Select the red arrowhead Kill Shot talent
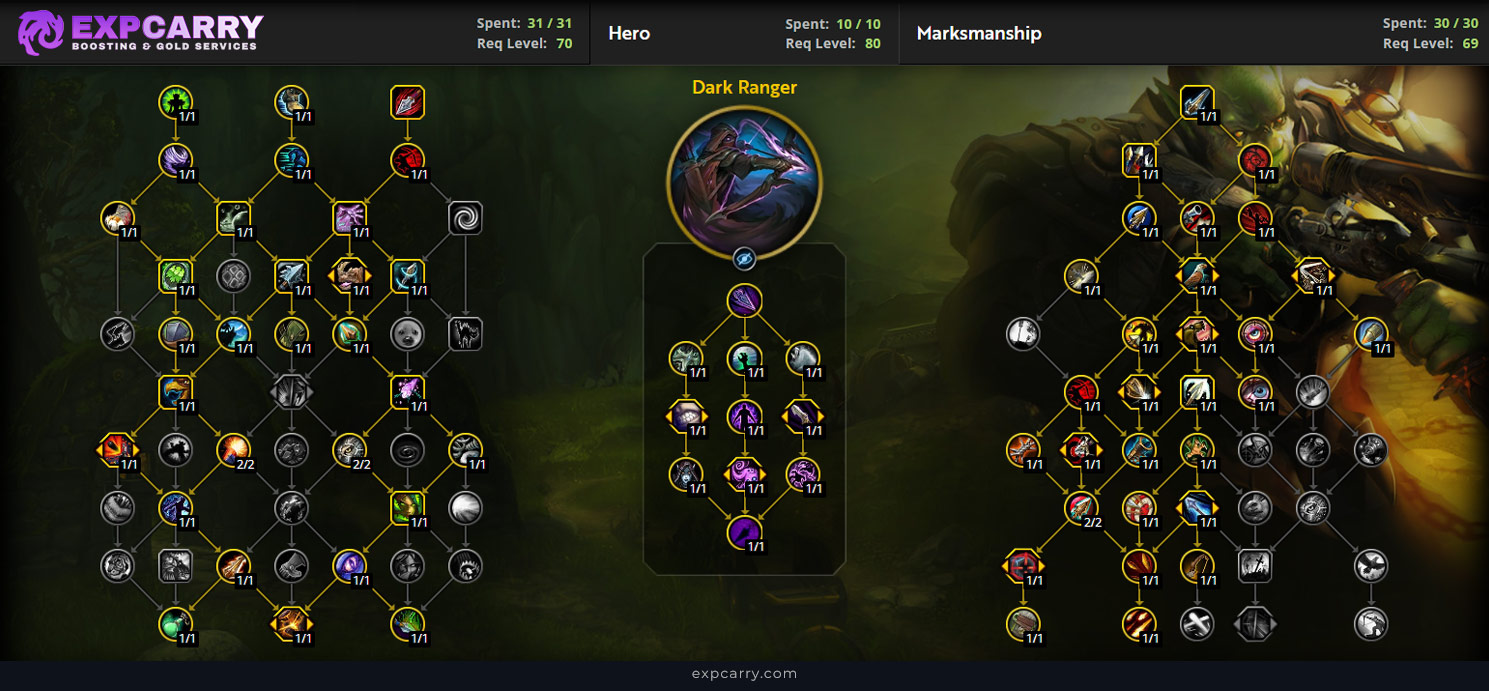The width and height of the screenshot is (1489, 691). (x=407, y=102)
